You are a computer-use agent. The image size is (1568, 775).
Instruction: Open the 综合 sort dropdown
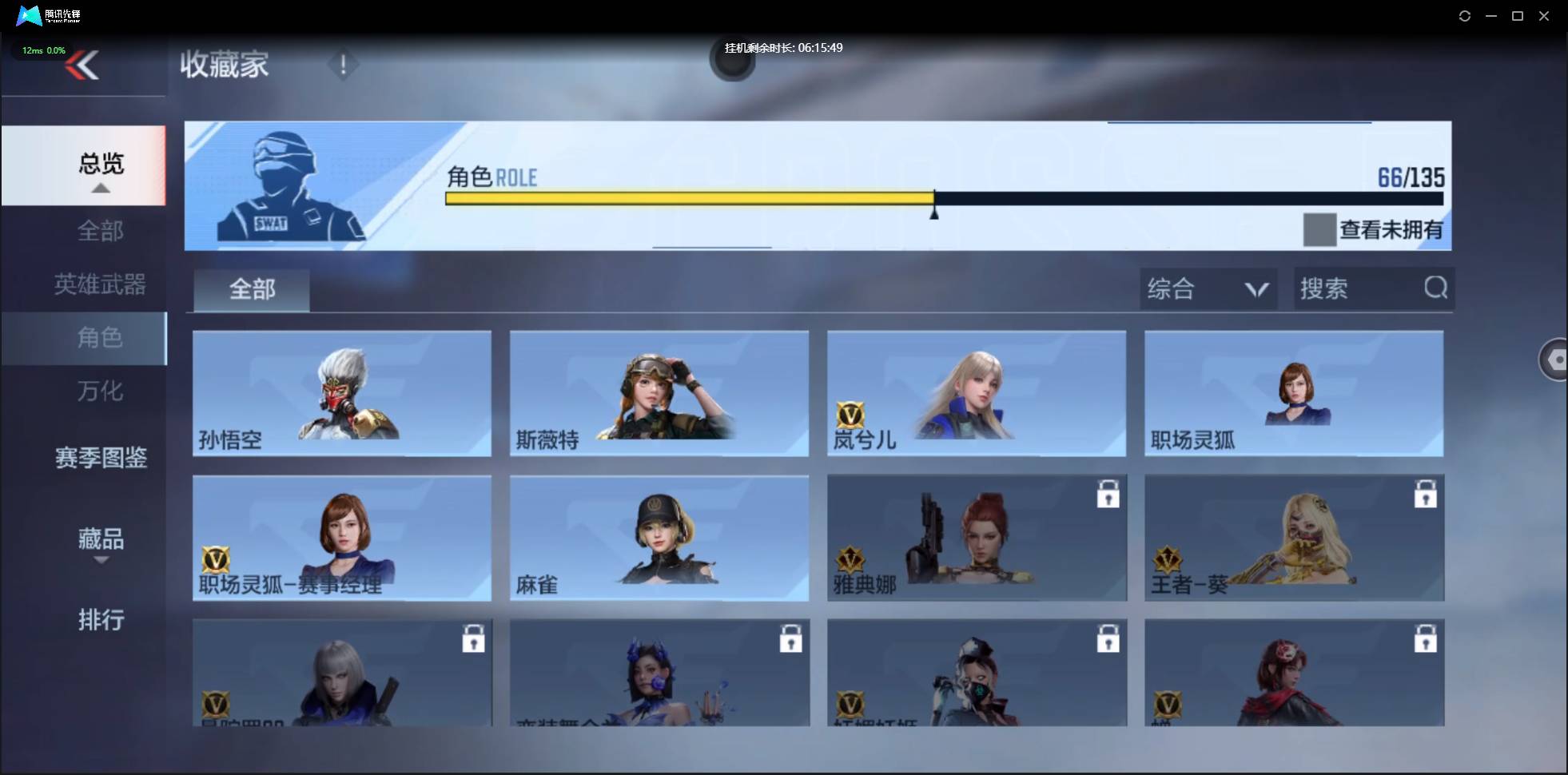coord(1207,288)
